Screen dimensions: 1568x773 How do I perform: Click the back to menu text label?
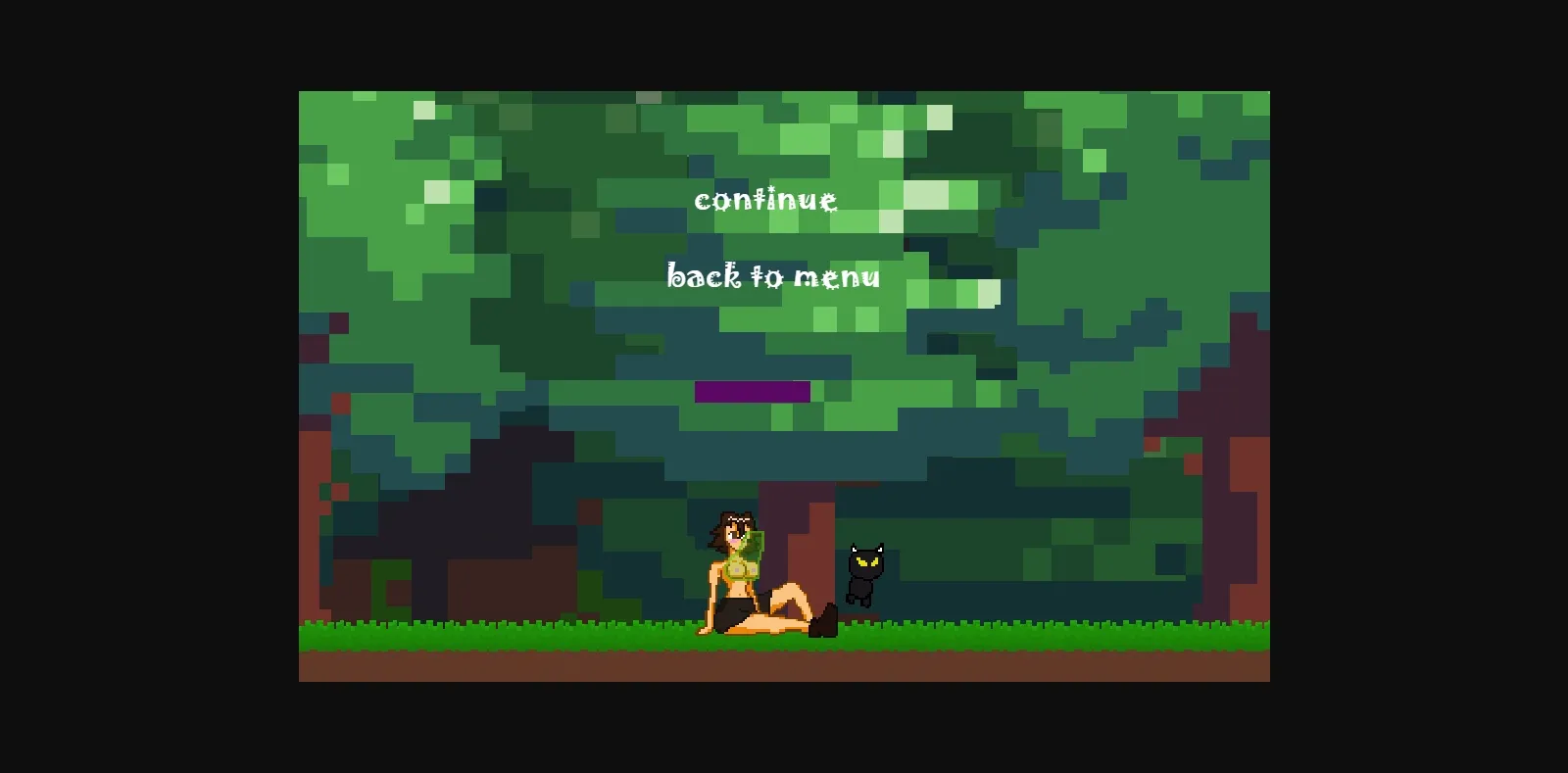coord(774,277)
